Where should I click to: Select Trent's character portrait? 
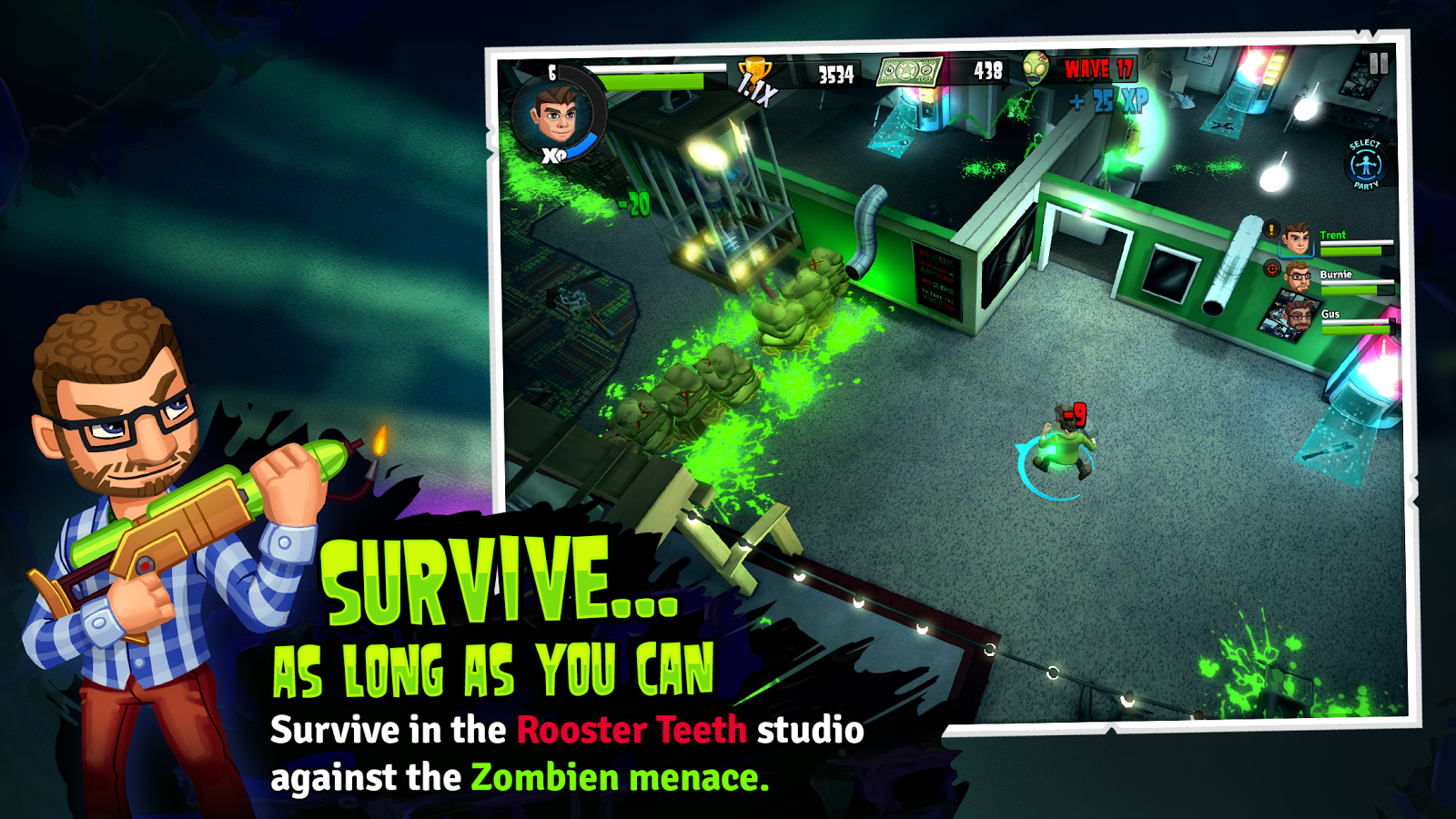(x=1298, y=238)
